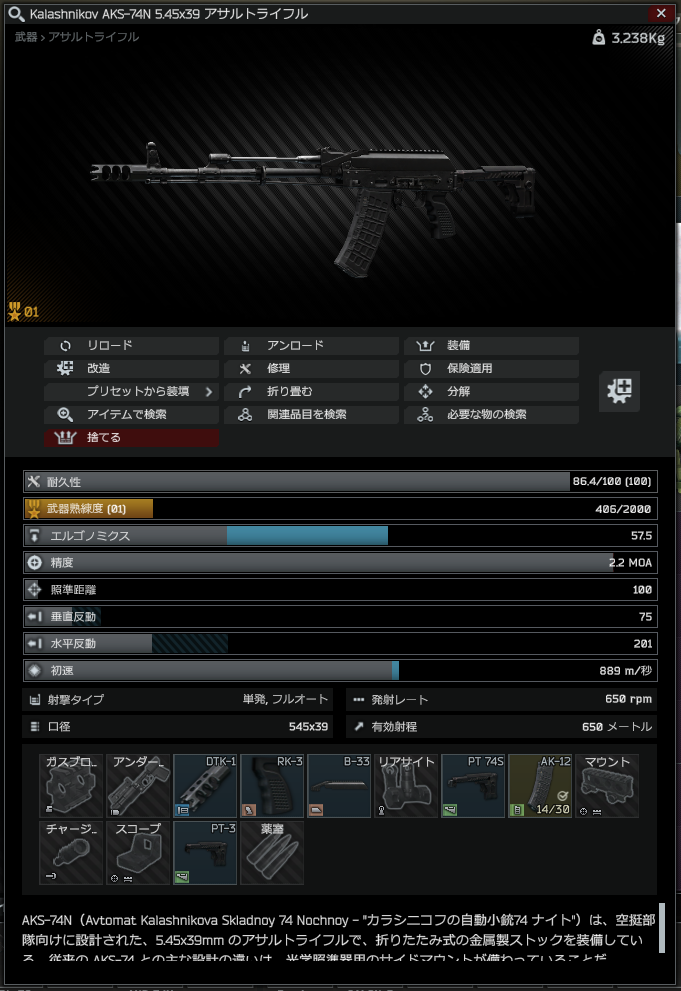Screen dimensions: 681x991
Task: Discard the weapon with 捨てる
Action: 131,438
